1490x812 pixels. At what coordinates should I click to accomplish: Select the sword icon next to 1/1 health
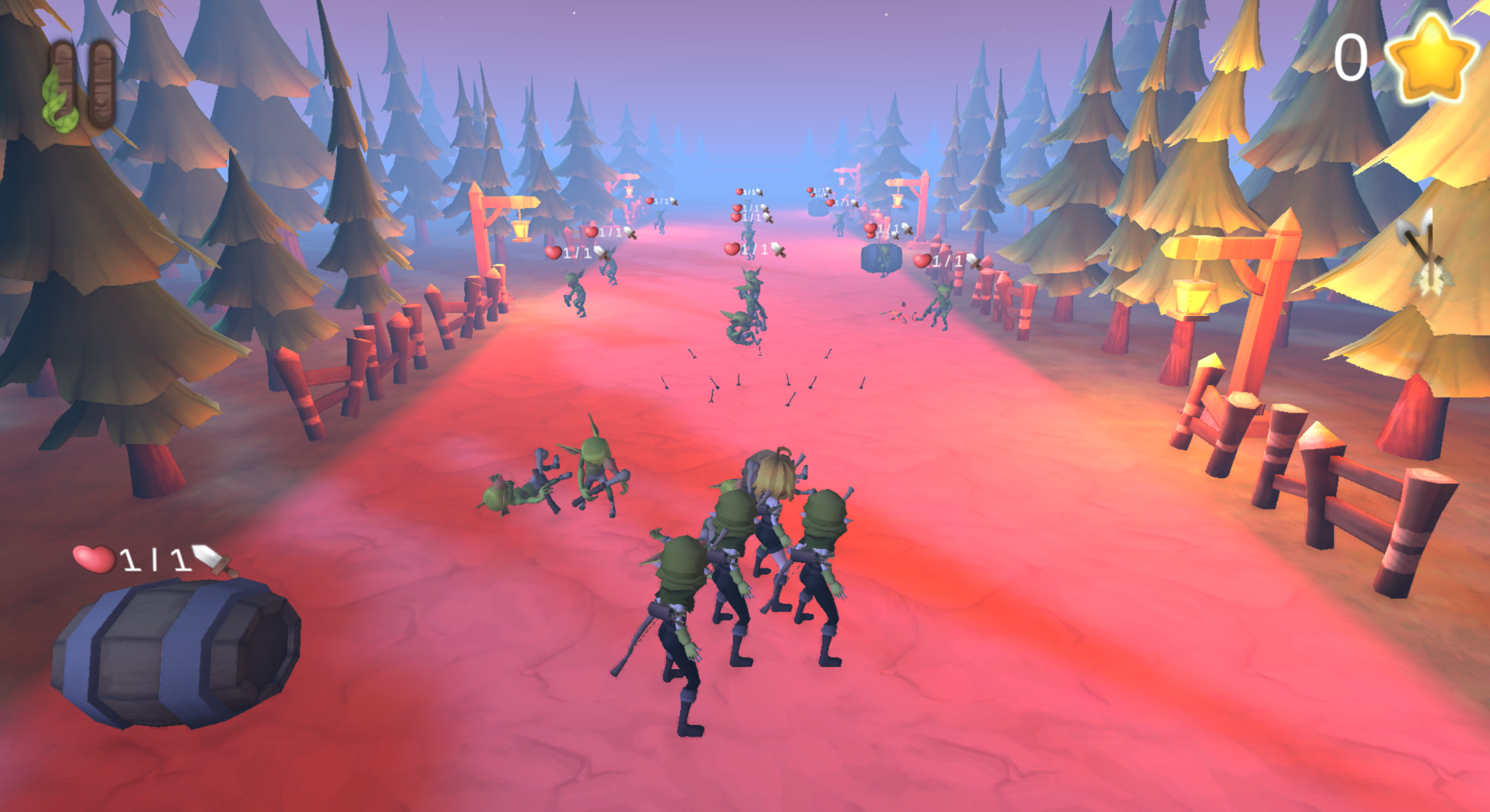[x=211, y=562]
